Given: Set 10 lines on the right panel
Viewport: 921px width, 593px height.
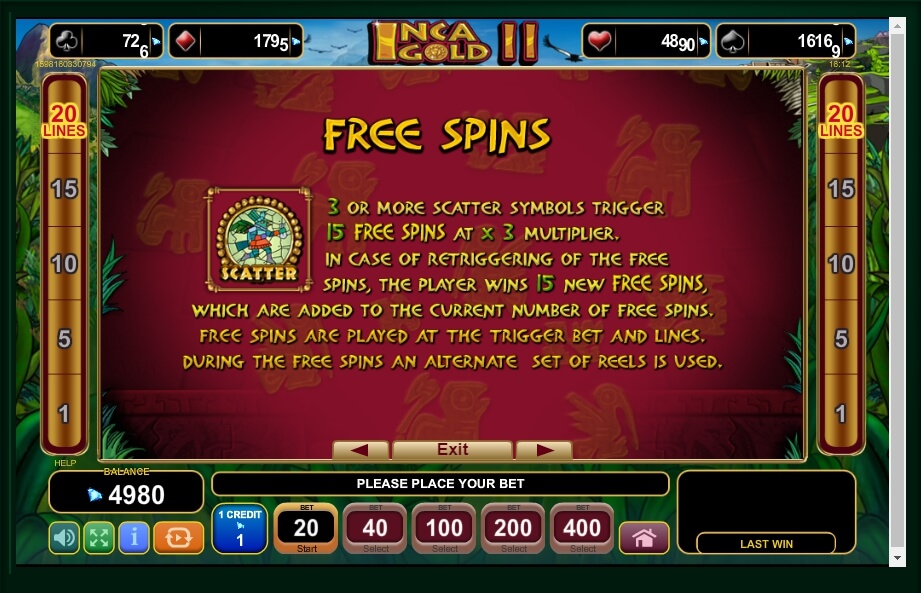Looking at the screenshot, I should (x=841, y=264).
